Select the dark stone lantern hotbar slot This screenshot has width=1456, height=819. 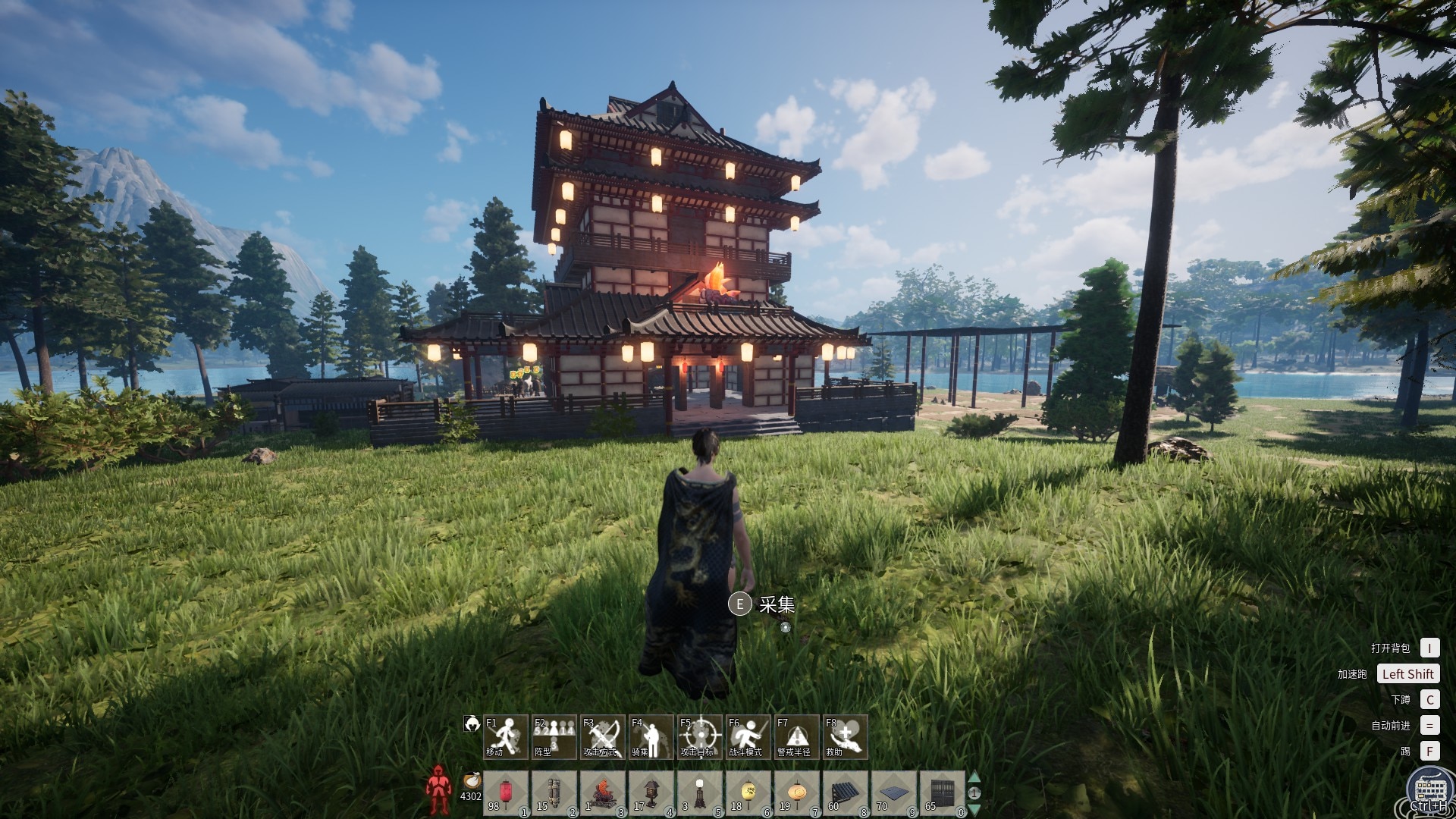click(651, 793)
